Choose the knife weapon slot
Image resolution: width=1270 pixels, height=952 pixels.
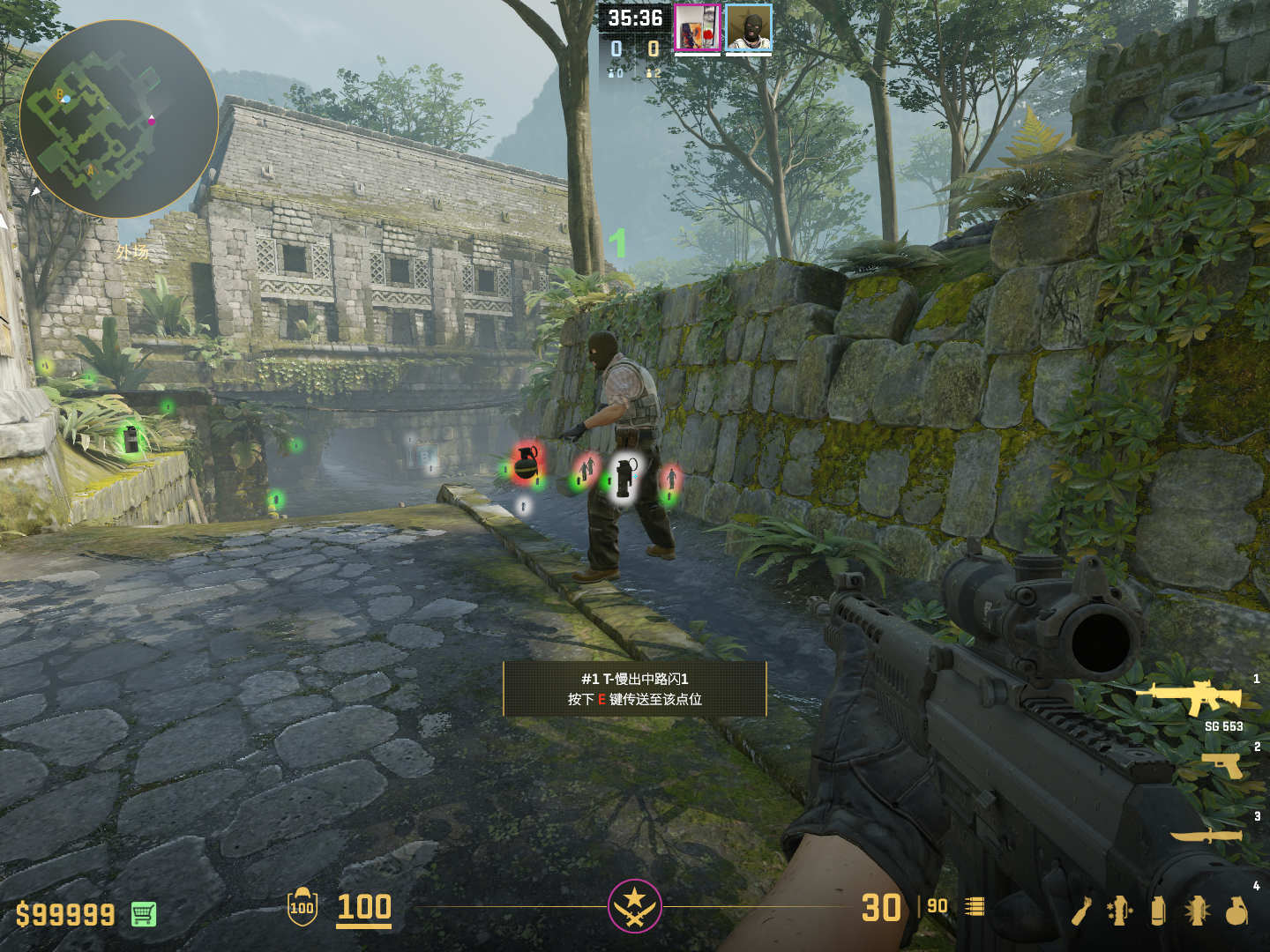tap(1206, 835)
